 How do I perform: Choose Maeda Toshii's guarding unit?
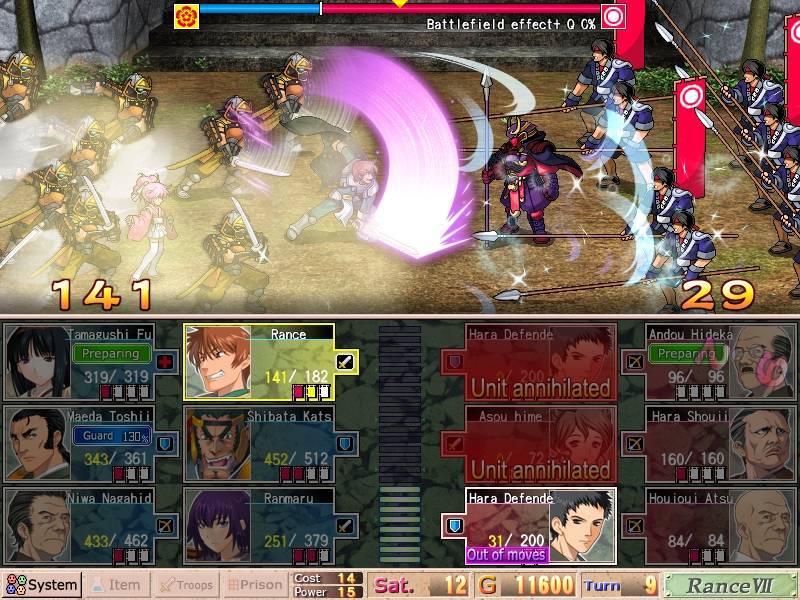[x=91, y=443]
